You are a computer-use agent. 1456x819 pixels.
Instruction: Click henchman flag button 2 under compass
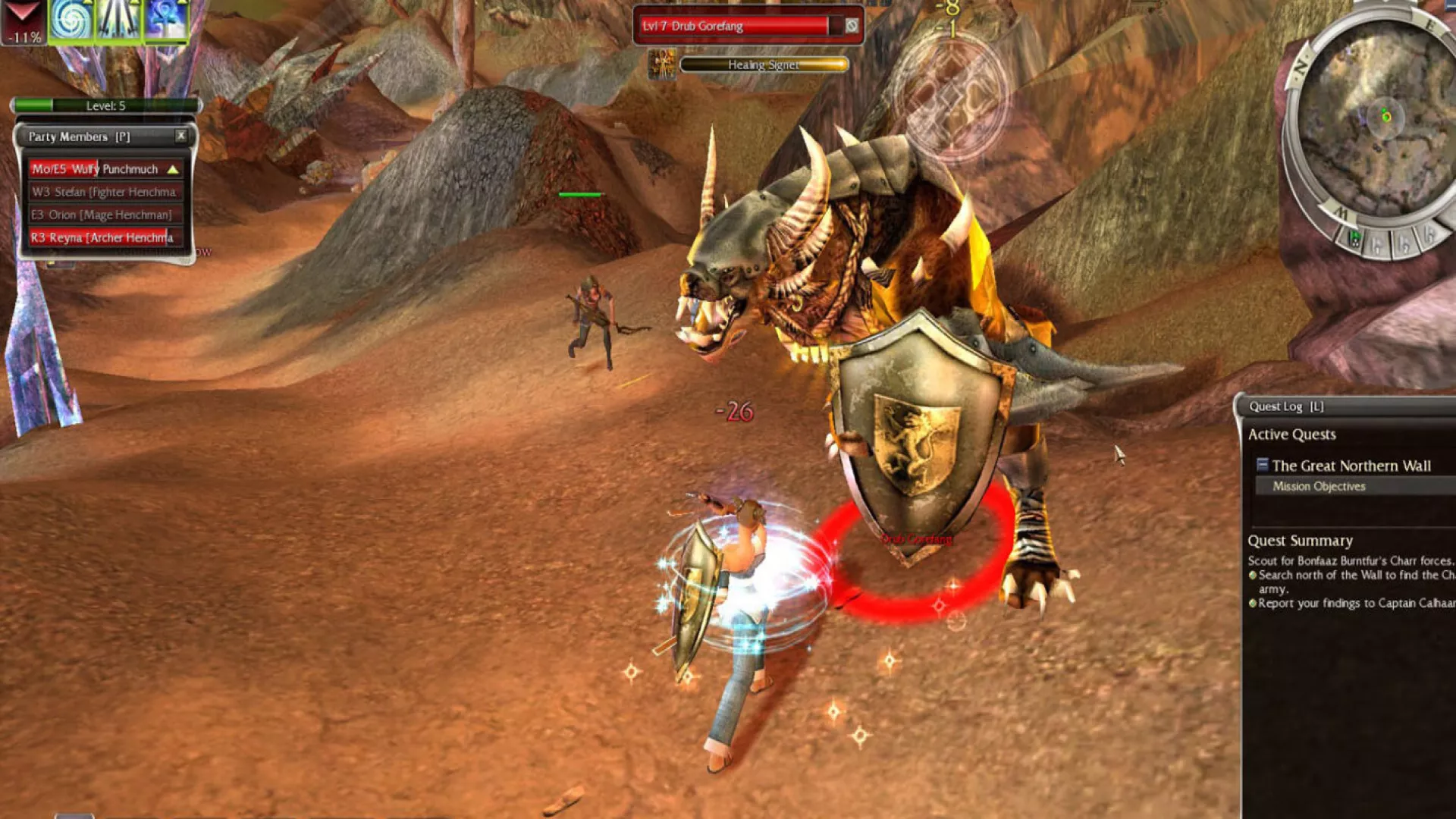(1404, 243)
